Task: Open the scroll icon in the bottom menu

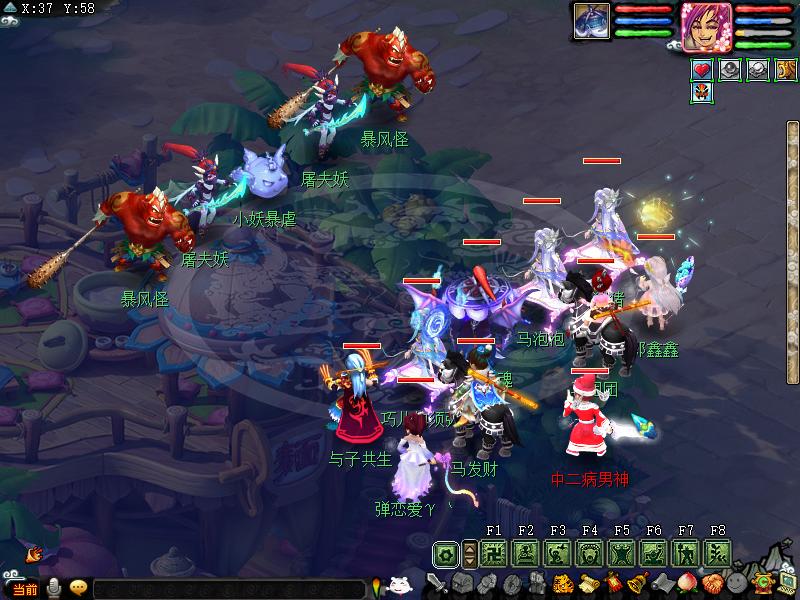Action: [x=588, y=583]
